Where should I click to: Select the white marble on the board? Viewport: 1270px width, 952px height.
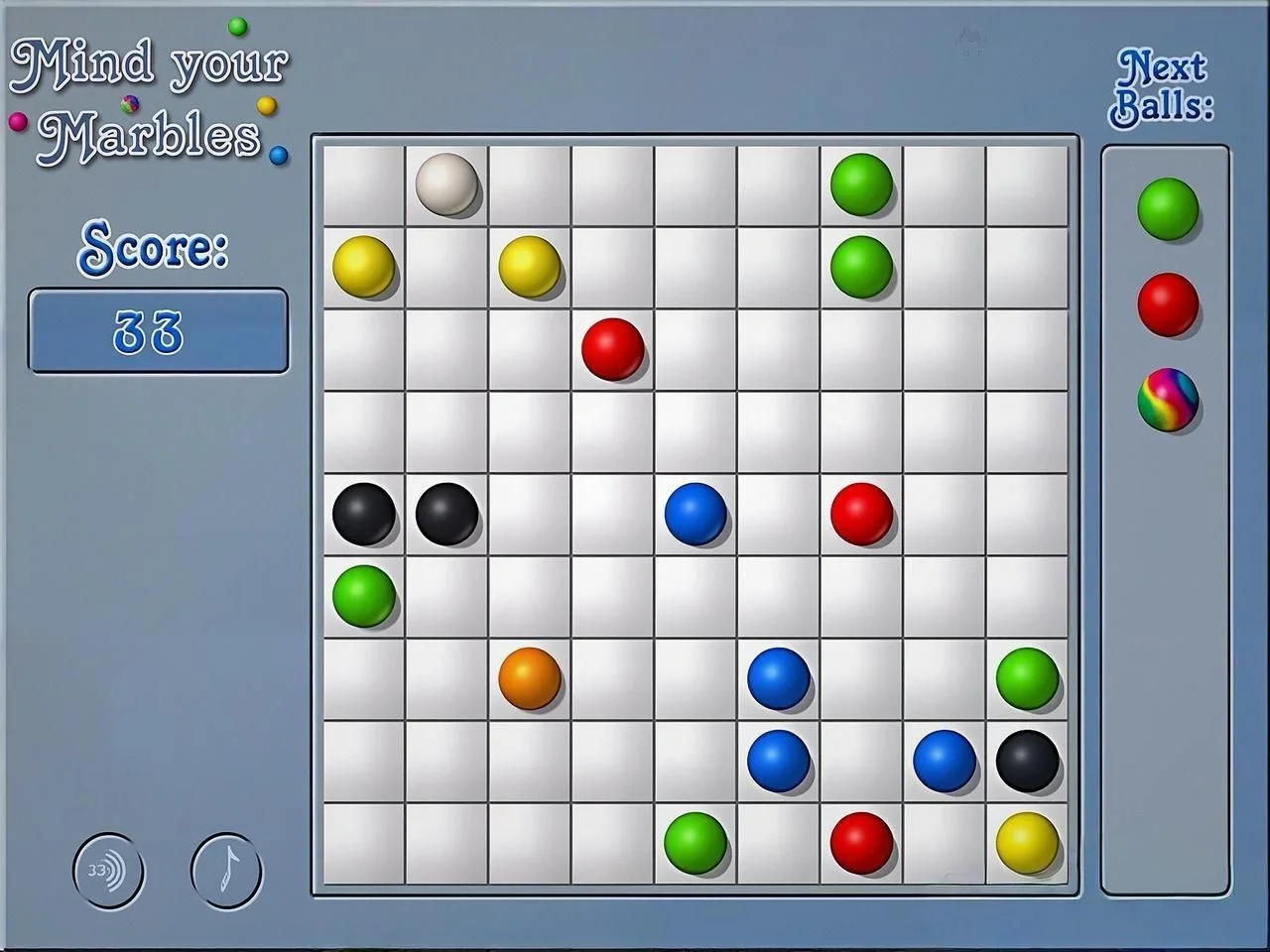tap(446, 183)
